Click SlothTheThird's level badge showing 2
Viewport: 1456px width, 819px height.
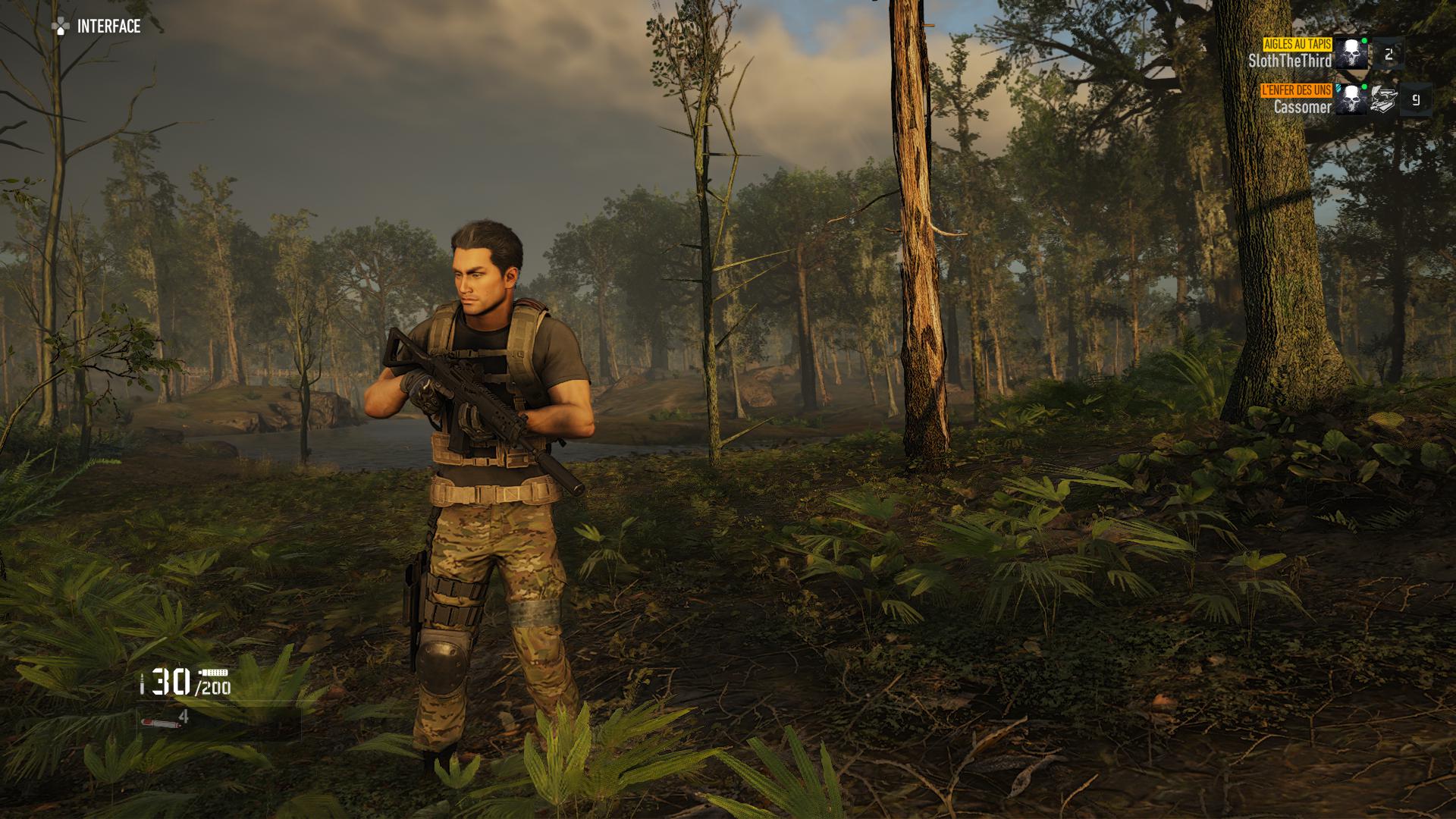click(x=1389, y=55)
